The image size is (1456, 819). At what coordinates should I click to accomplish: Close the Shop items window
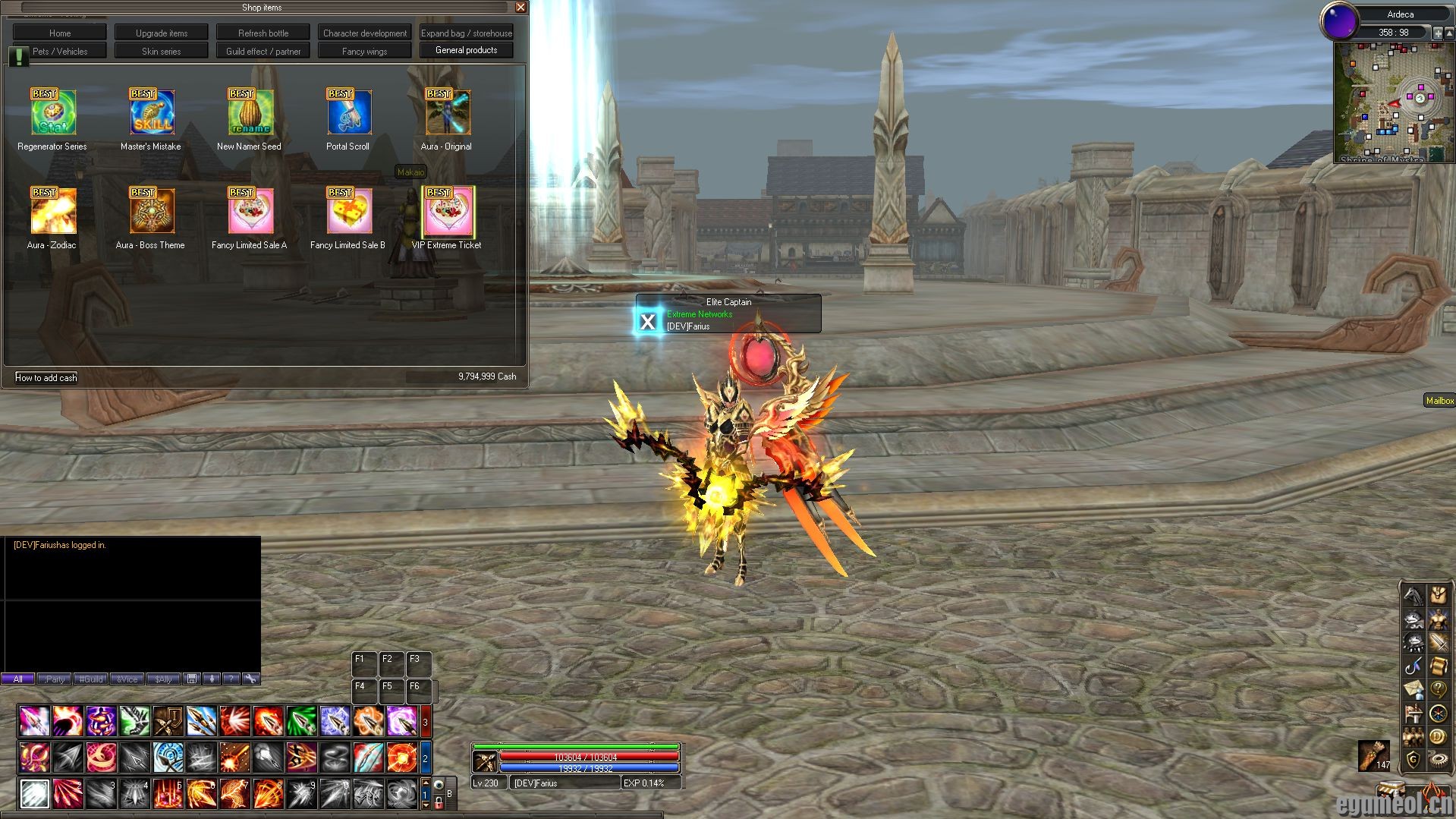(x=520, y=7)
